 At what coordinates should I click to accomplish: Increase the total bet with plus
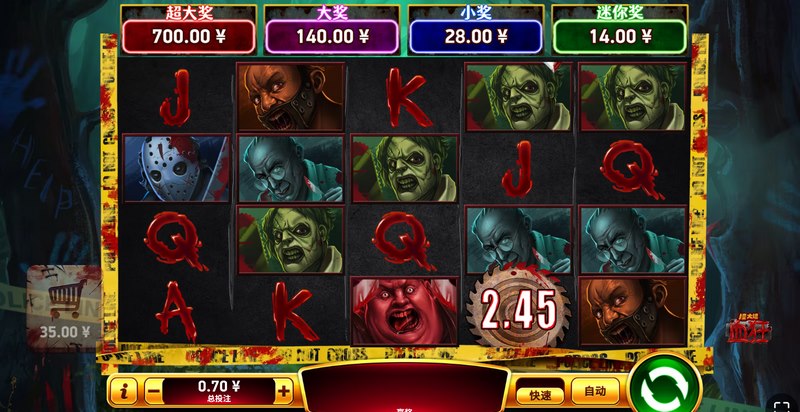pyautogui.click(x=284, y=392)
